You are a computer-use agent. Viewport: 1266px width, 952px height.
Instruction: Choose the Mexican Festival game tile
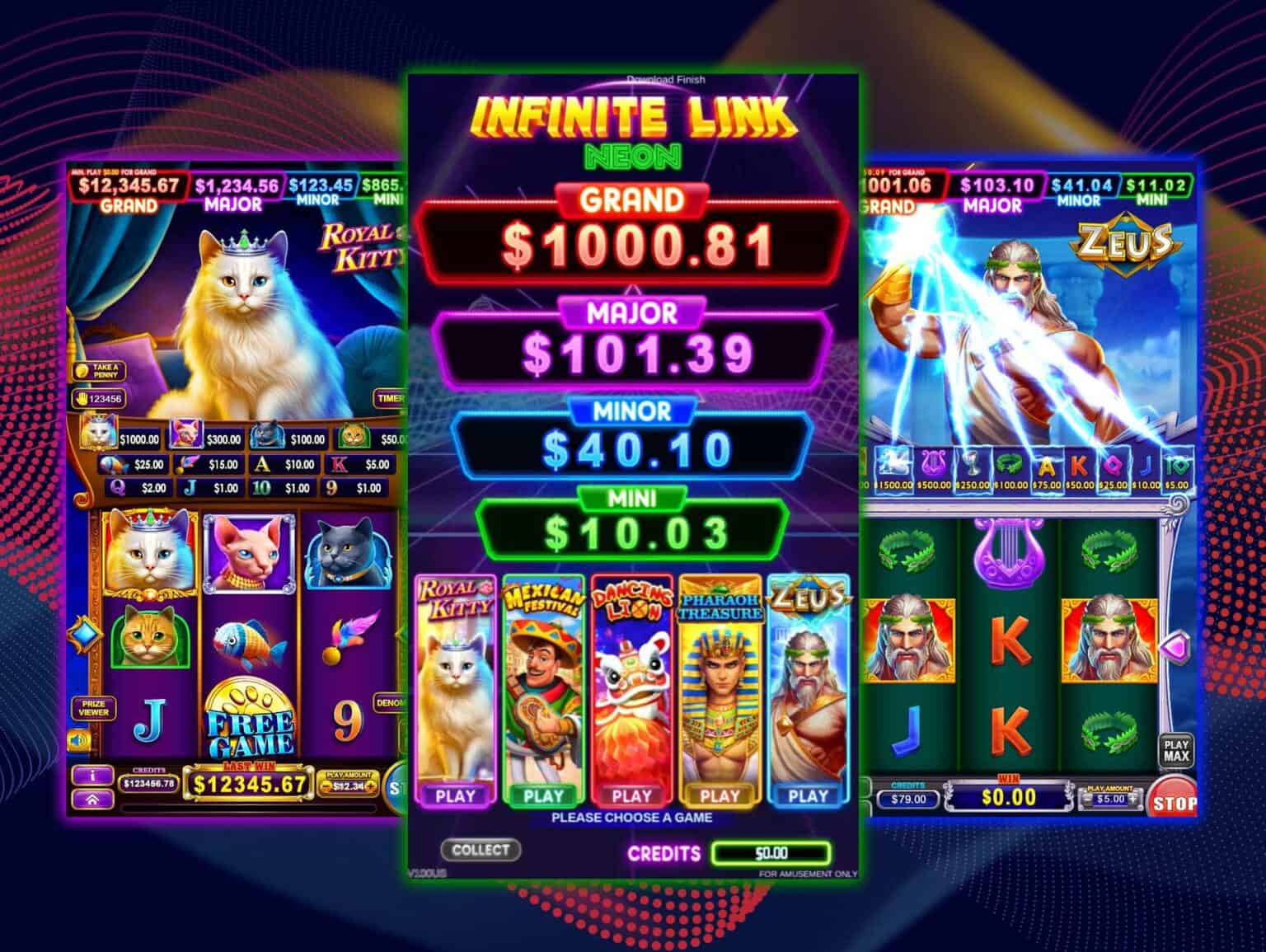543,795
